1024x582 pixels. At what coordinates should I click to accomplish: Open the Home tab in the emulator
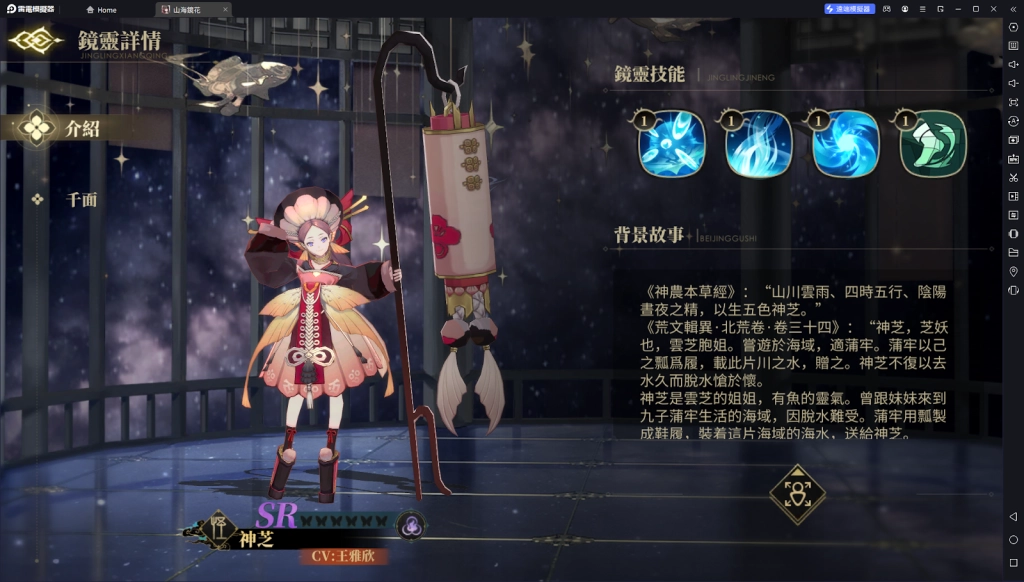click(101, 9)
